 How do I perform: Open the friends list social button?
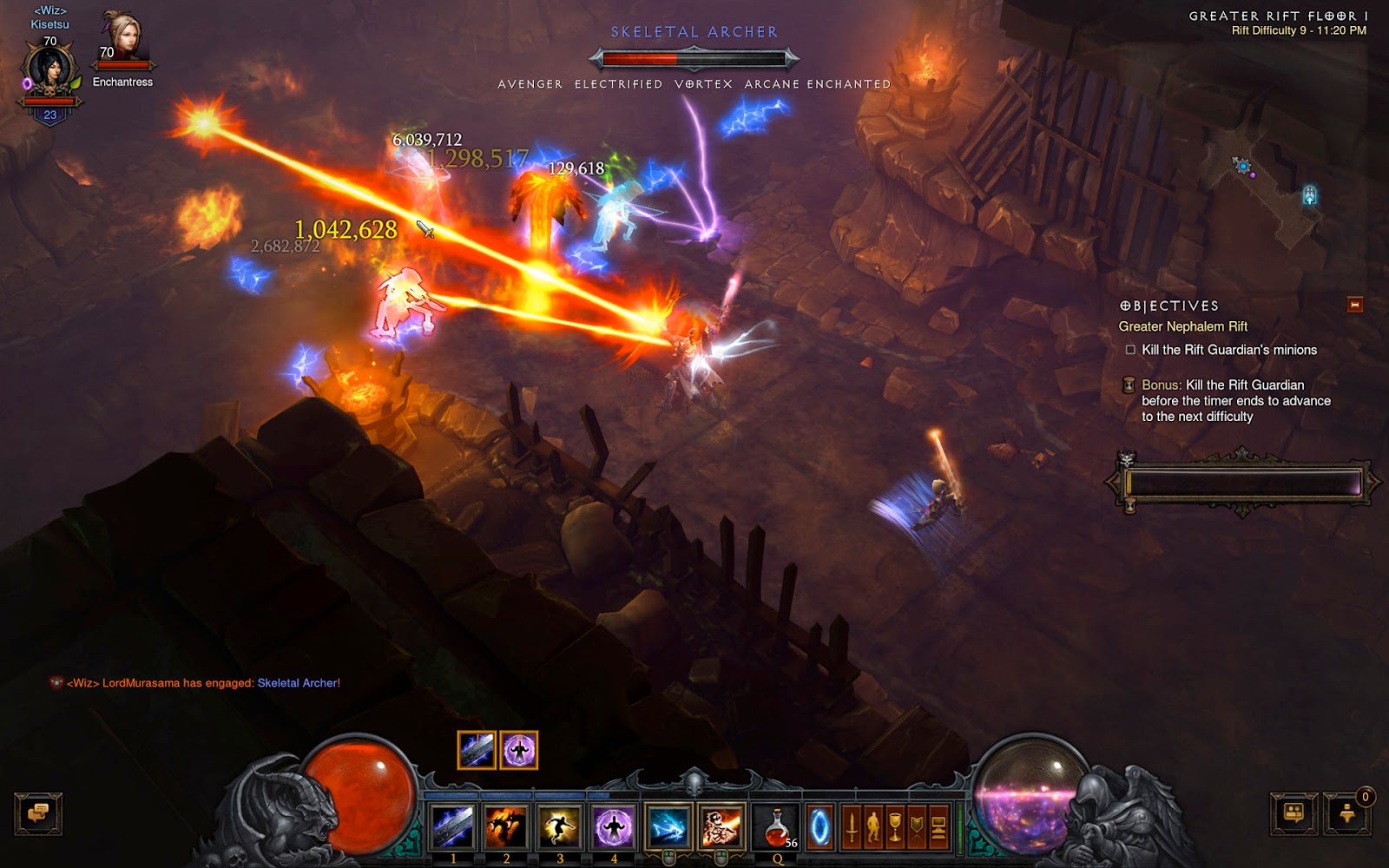[1294, 813]
